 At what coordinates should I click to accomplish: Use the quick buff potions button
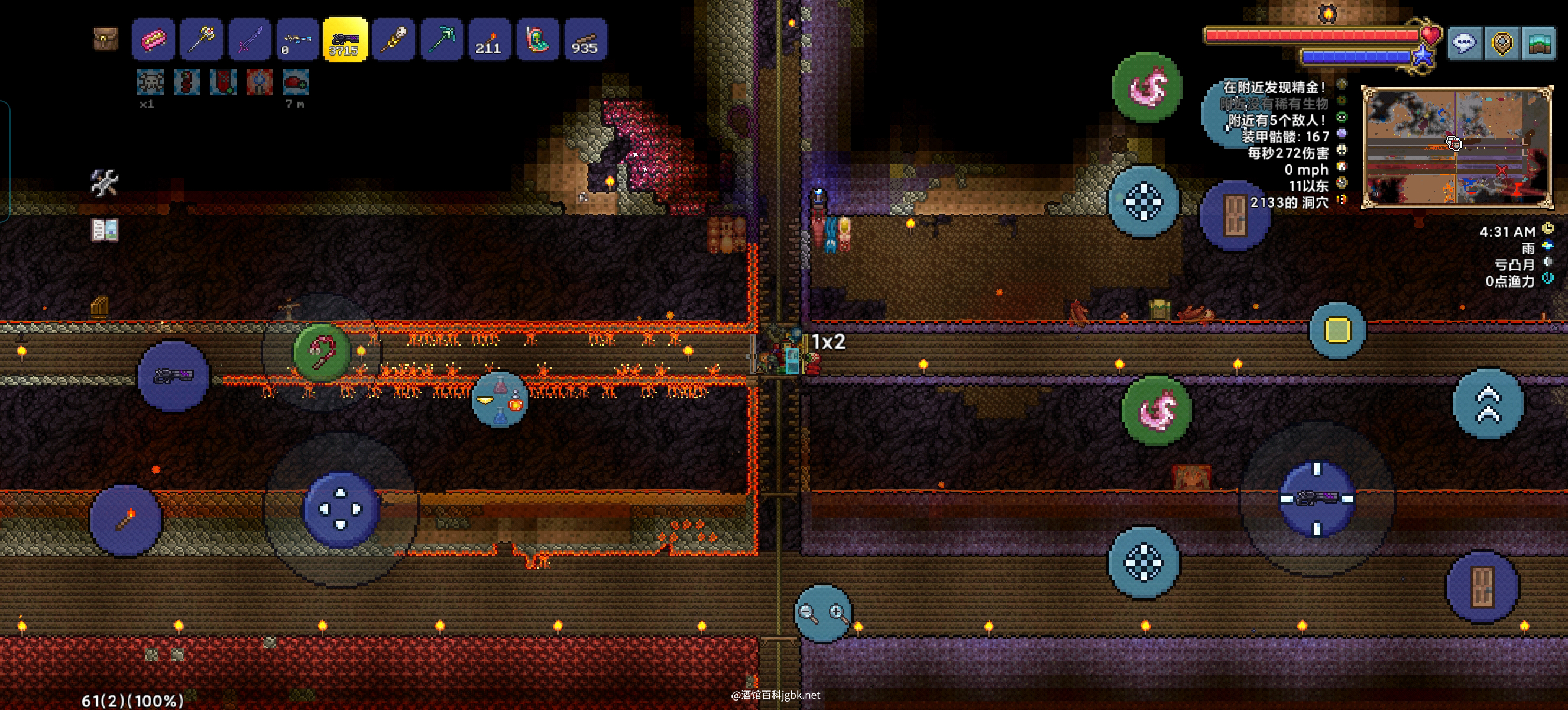500,399
